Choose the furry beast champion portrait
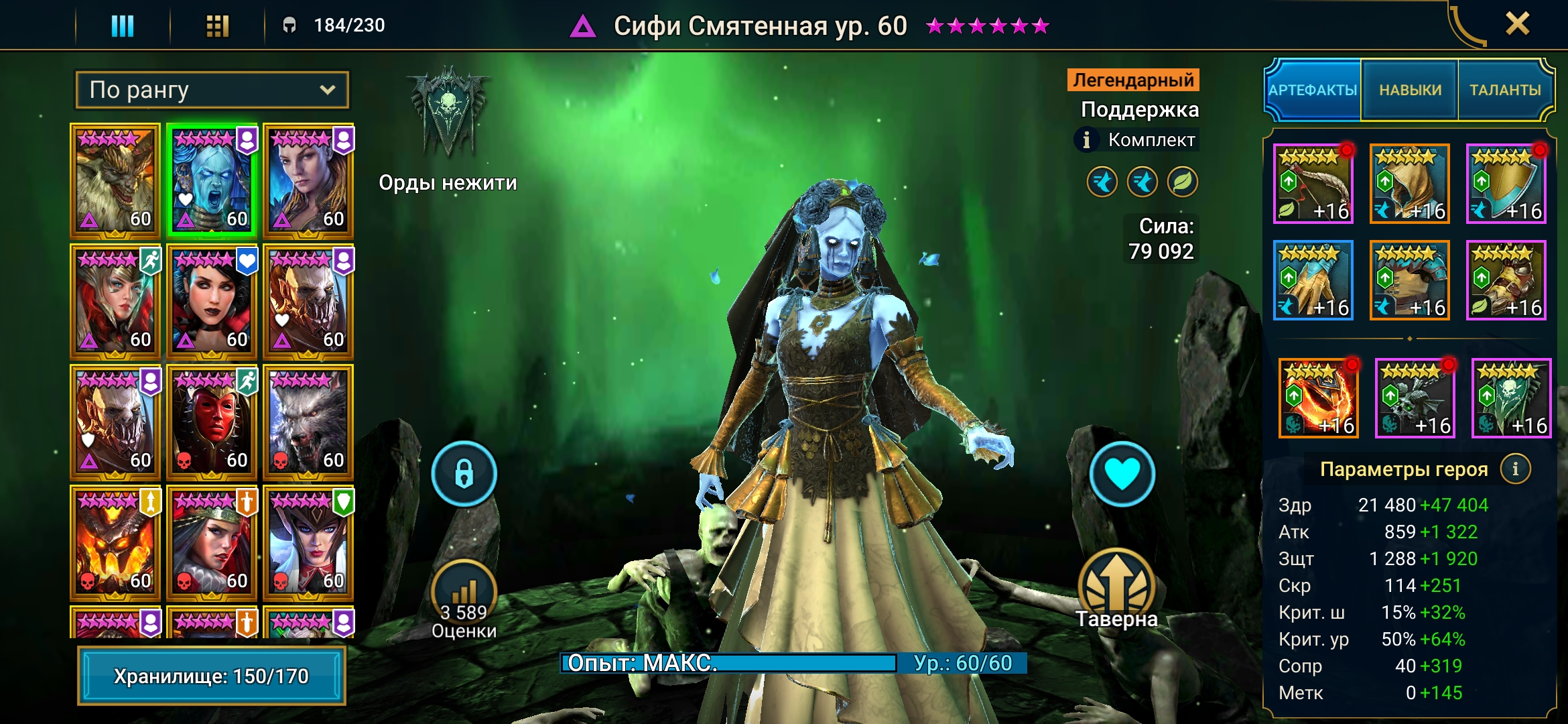The height and width of the screenshot is (724, 1568). tap(115, 180)
